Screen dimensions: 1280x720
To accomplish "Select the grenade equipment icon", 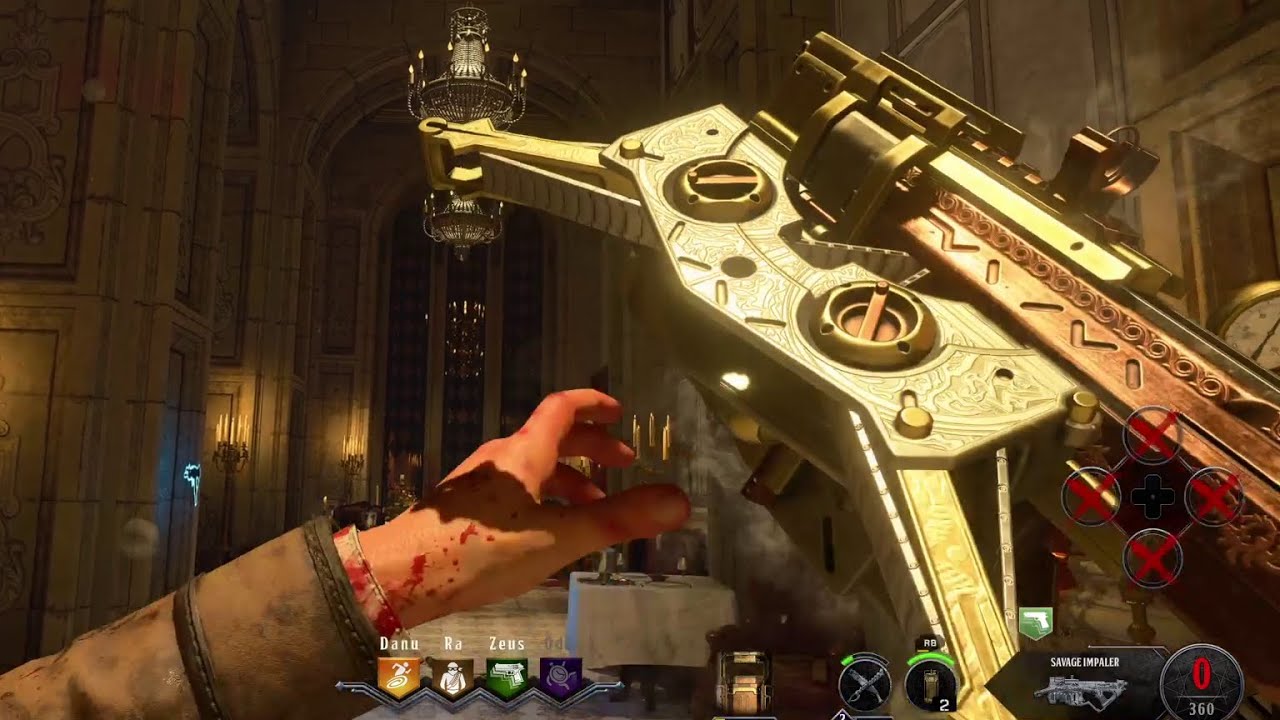I will 929,687.
